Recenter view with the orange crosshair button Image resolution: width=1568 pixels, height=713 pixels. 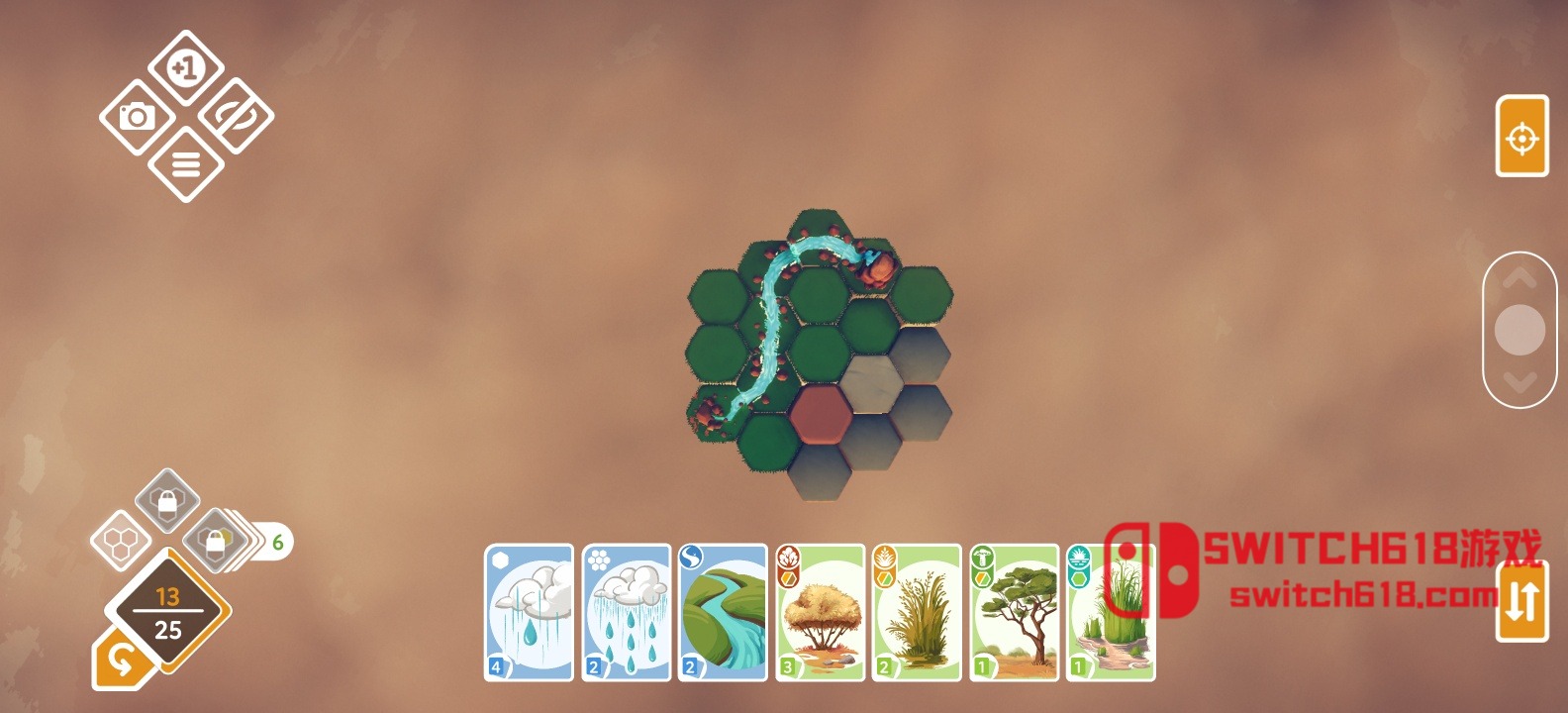[1521, 137]
